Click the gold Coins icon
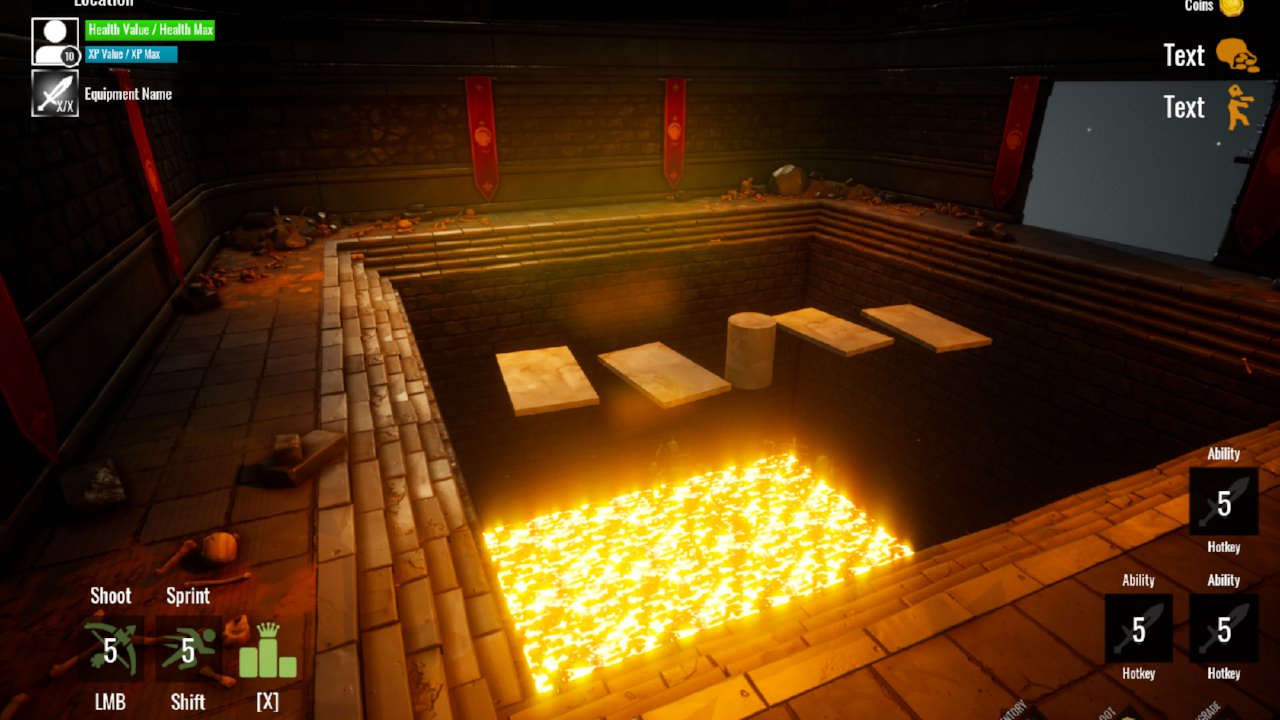The image size is (1280, 720). (x=1230, y=7)
